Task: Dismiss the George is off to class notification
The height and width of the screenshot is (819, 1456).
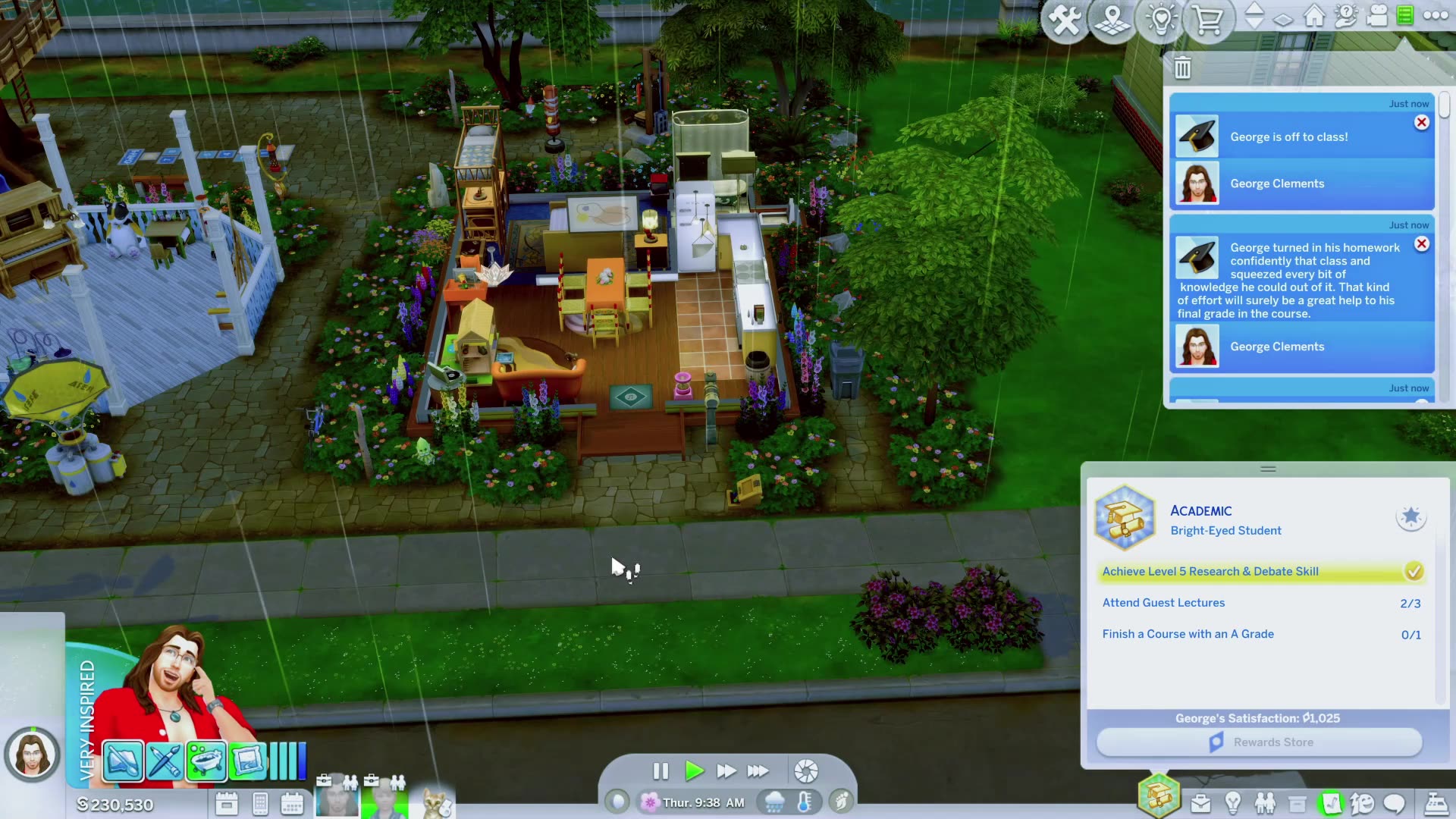Action: [1422, 122]
